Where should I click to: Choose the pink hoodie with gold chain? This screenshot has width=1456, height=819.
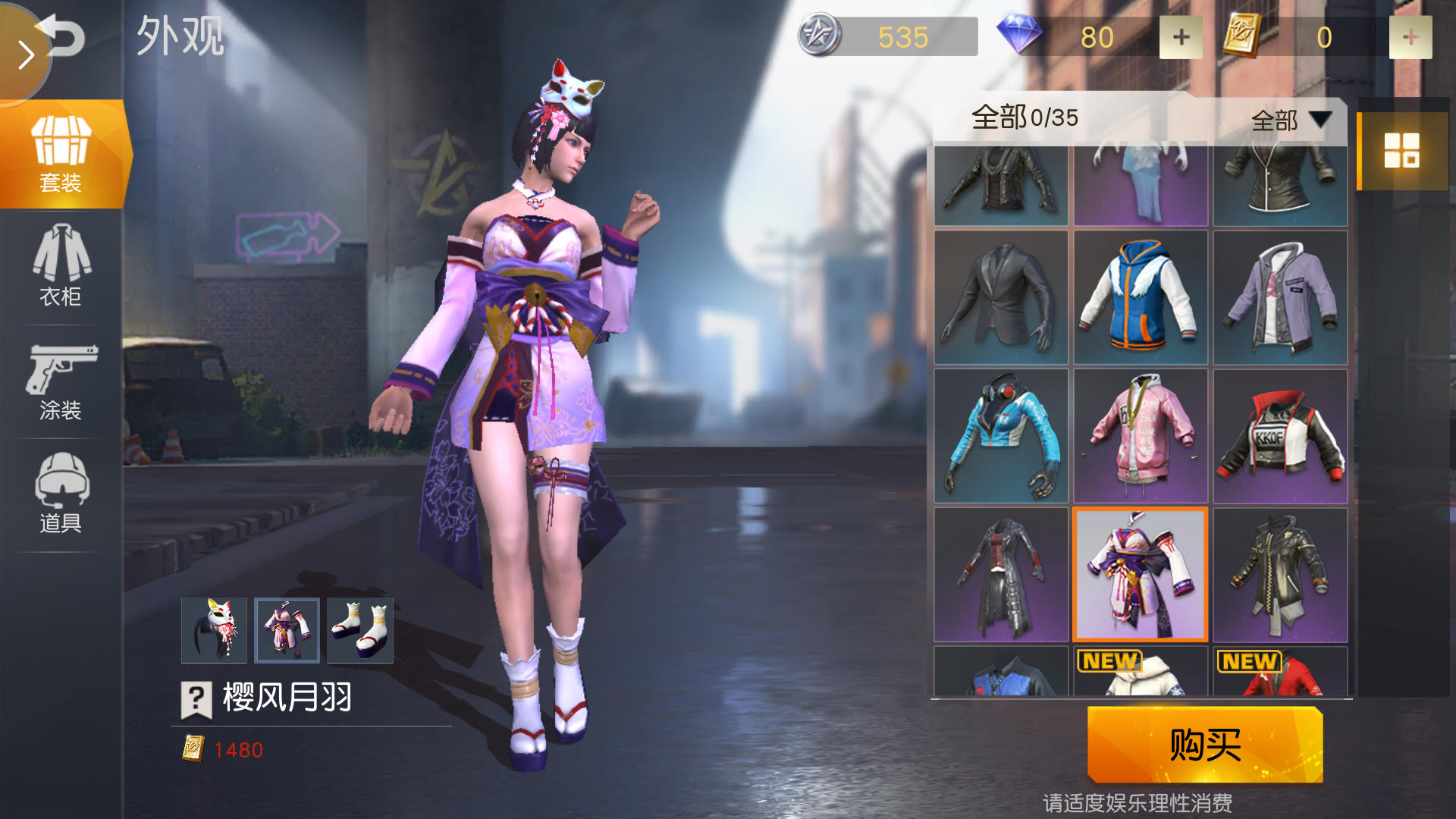[1141, 437]
